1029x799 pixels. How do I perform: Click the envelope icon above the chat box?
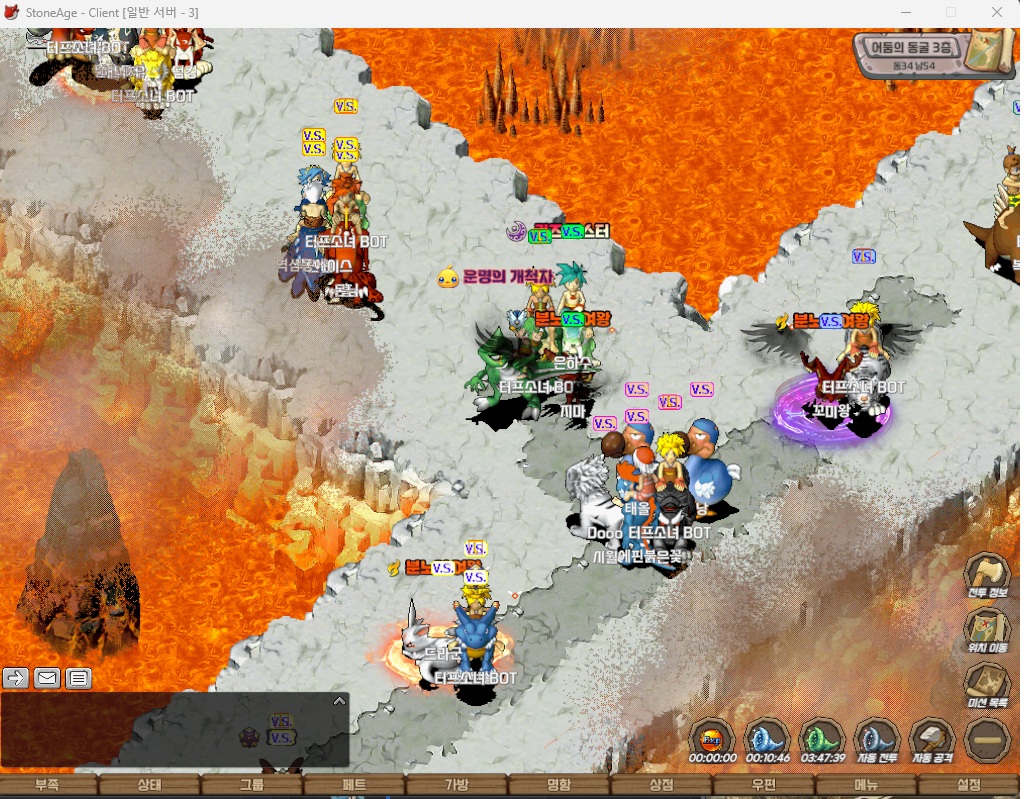tap(47, 678)
